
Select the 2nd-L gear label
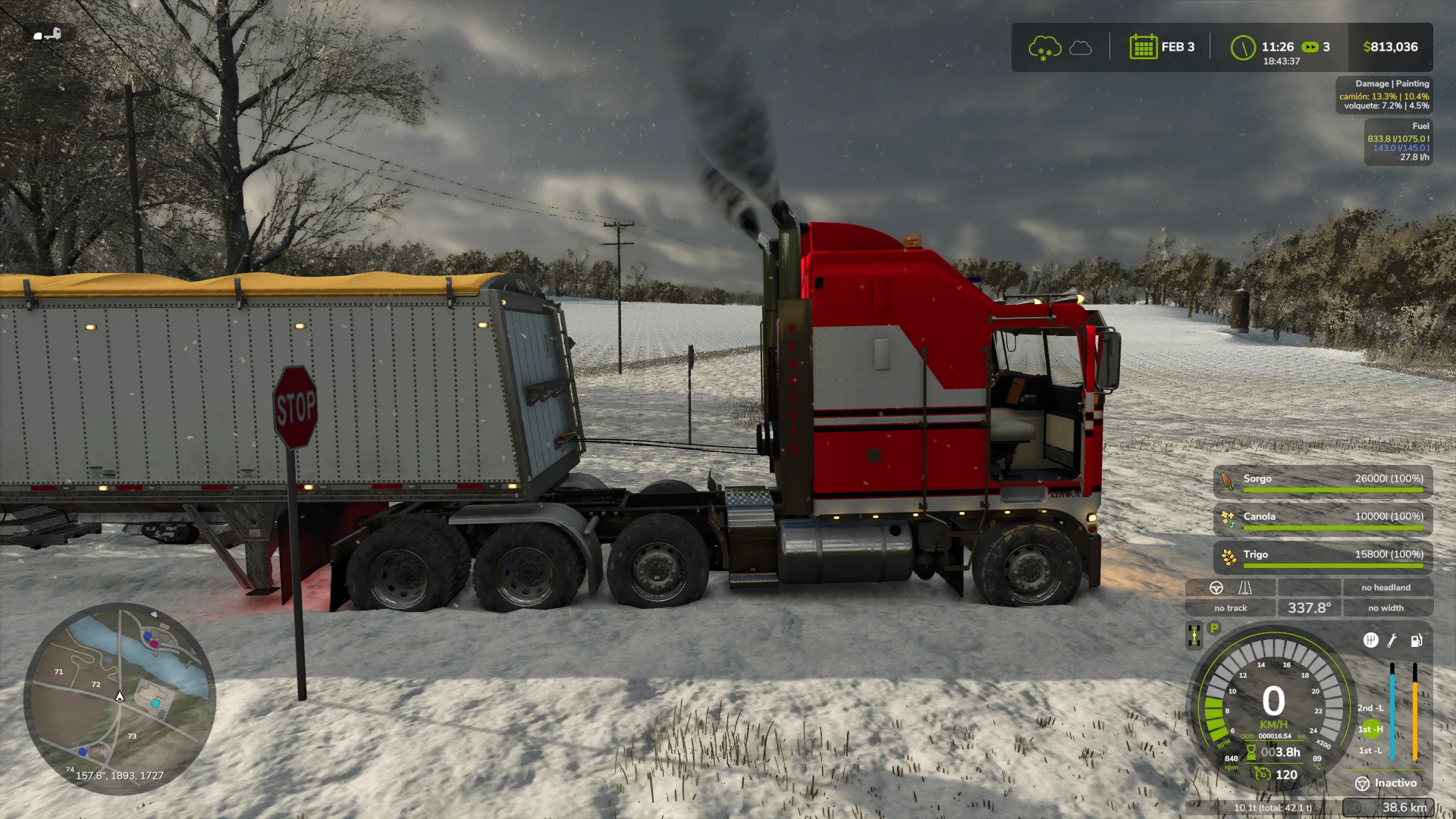point(1370,708)
